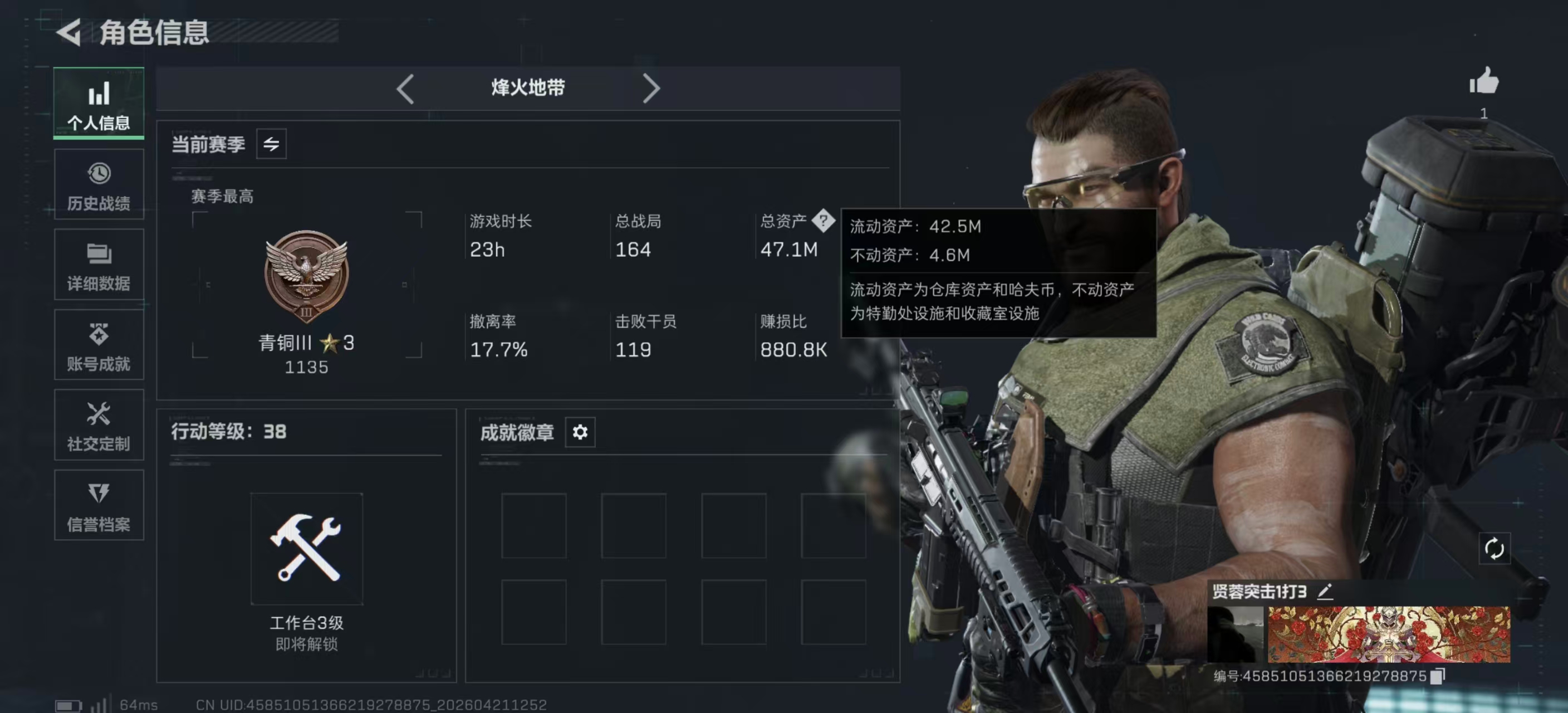Click the back arrow on 角色信息
1568x713 pixels.
point(69,34)
